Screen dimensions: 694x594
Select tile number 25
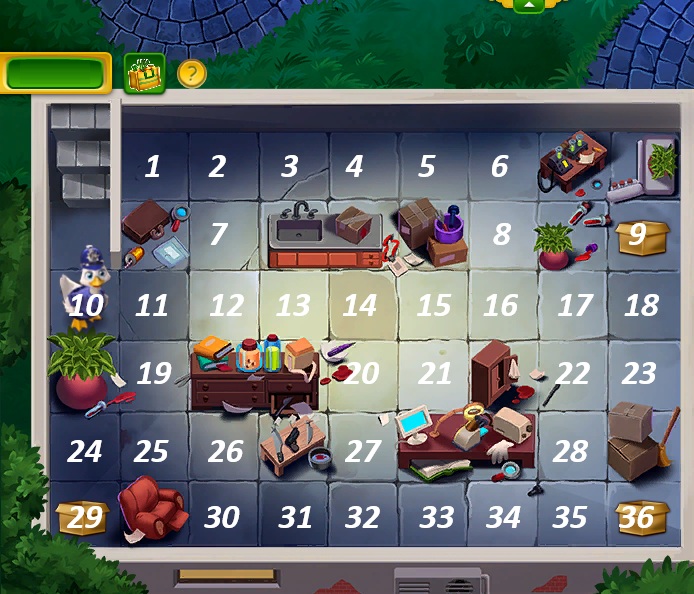(151, 451)
